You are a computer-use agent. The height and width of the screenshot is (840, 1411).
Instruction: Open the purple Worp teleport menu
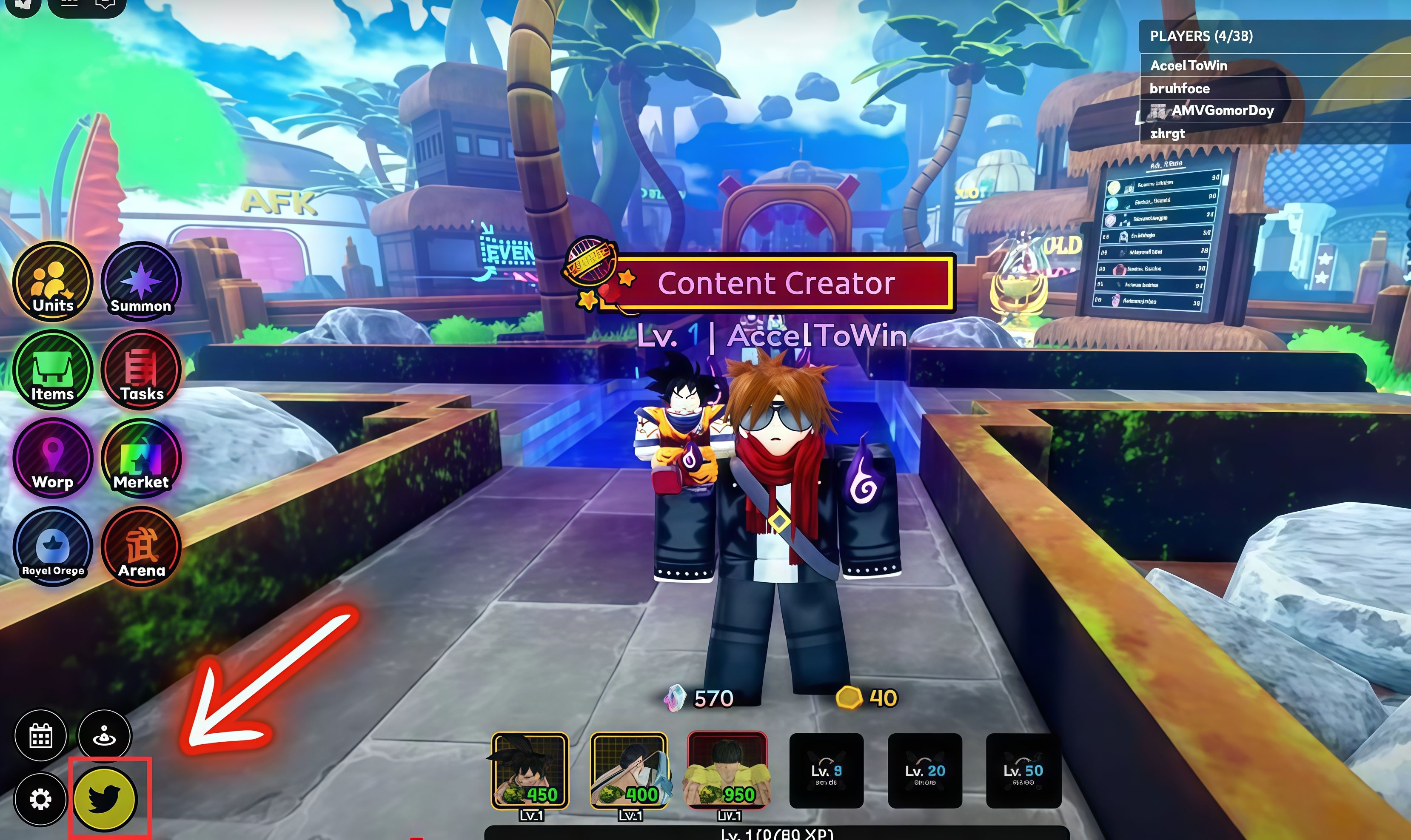point(53,458)
